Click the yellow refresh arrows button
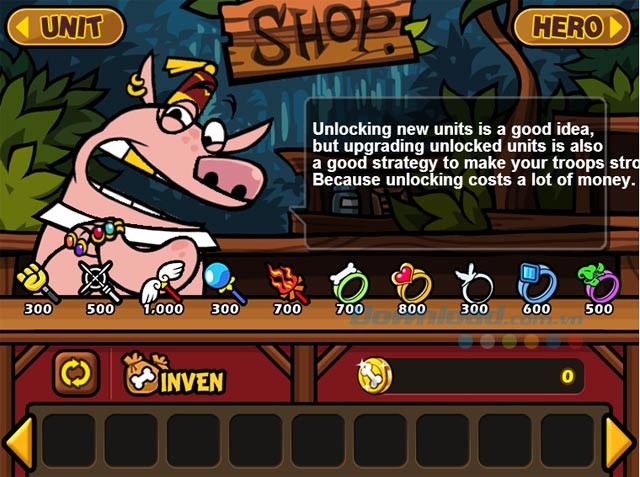 click(x=76, y=374)
